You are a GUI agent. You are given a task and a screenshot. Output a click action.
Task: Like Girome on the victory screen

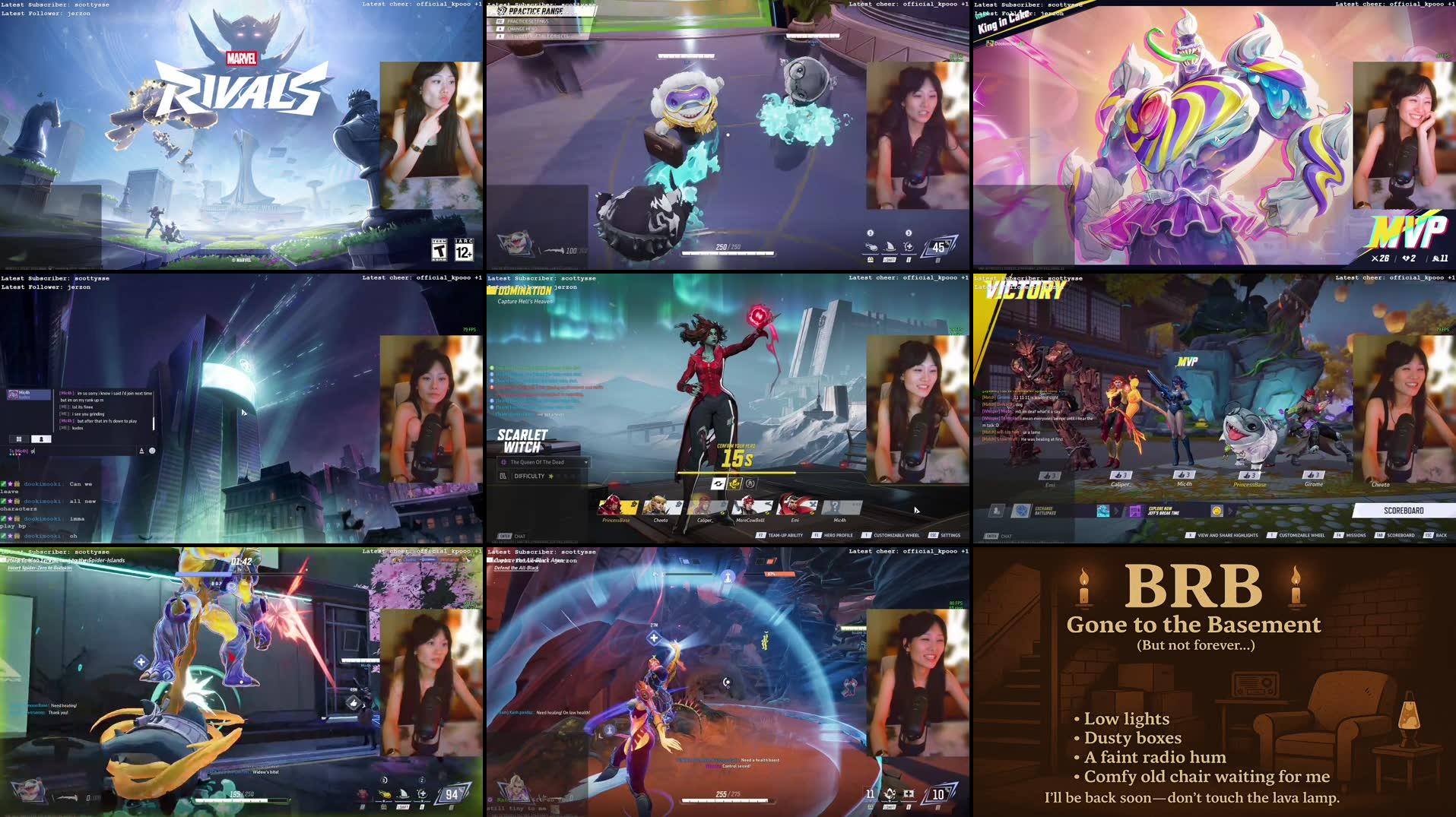coord(1312,475)
